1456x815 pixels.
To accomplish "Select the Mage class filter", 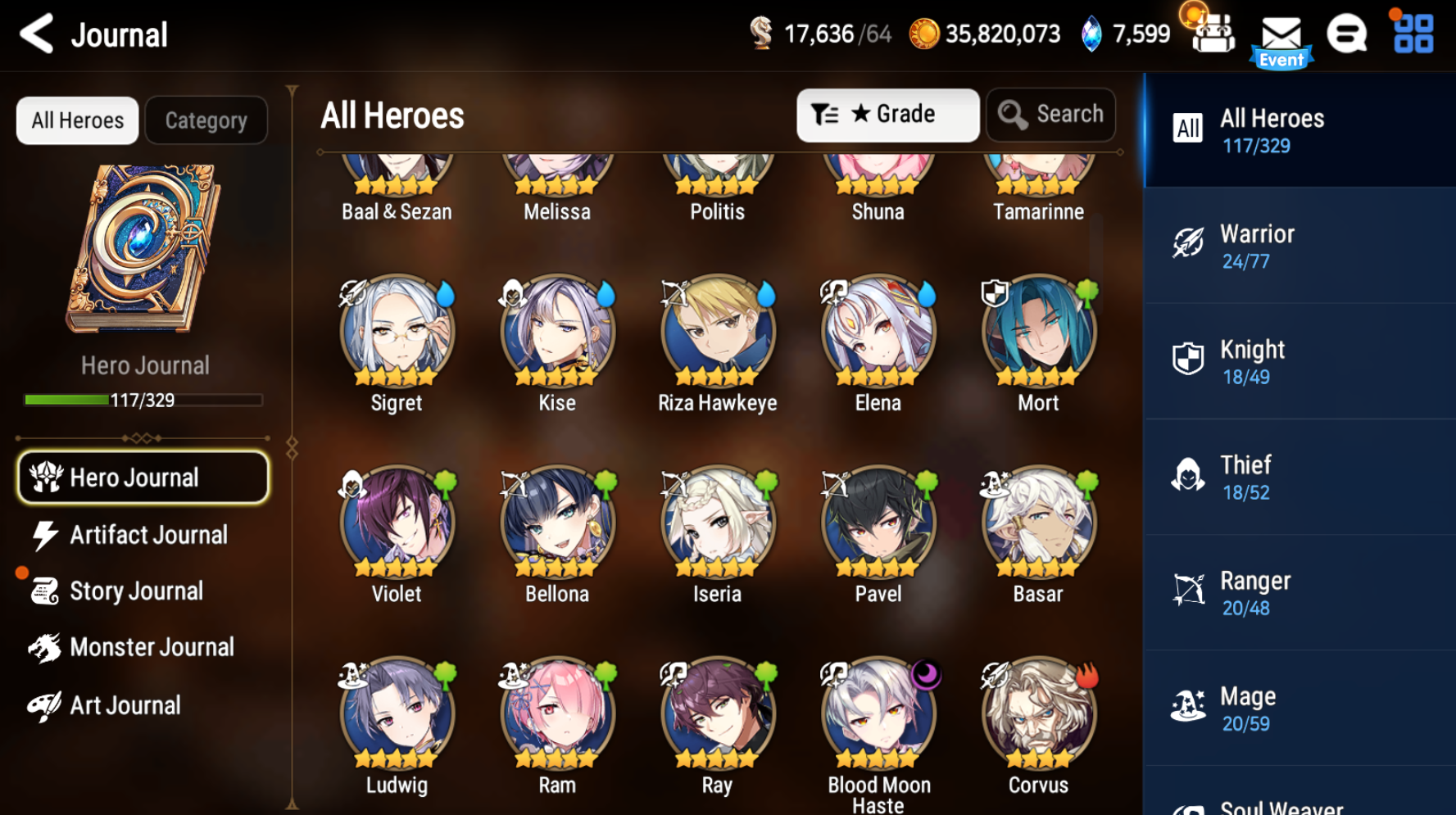I will point(1300,708).
